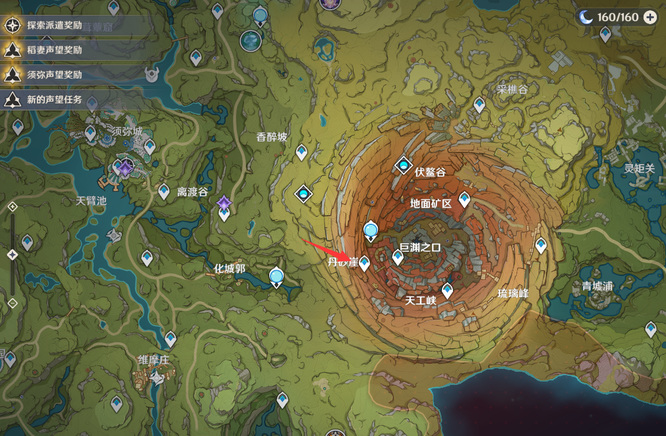Viewport: 666px width, 436px height.
Task: Add Original Resin with the plus button
Action: (x=649, y=16)
